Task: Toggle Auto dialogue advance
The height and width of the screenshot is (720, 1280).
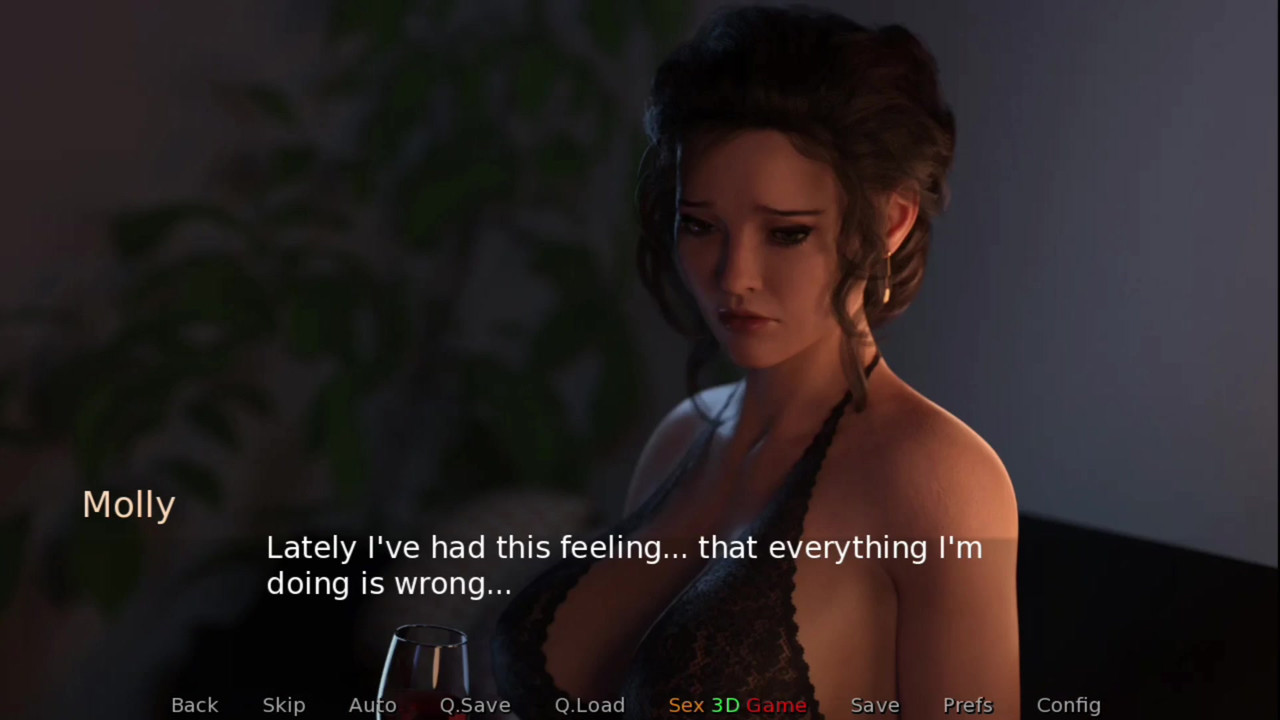Action: point(372,705)
